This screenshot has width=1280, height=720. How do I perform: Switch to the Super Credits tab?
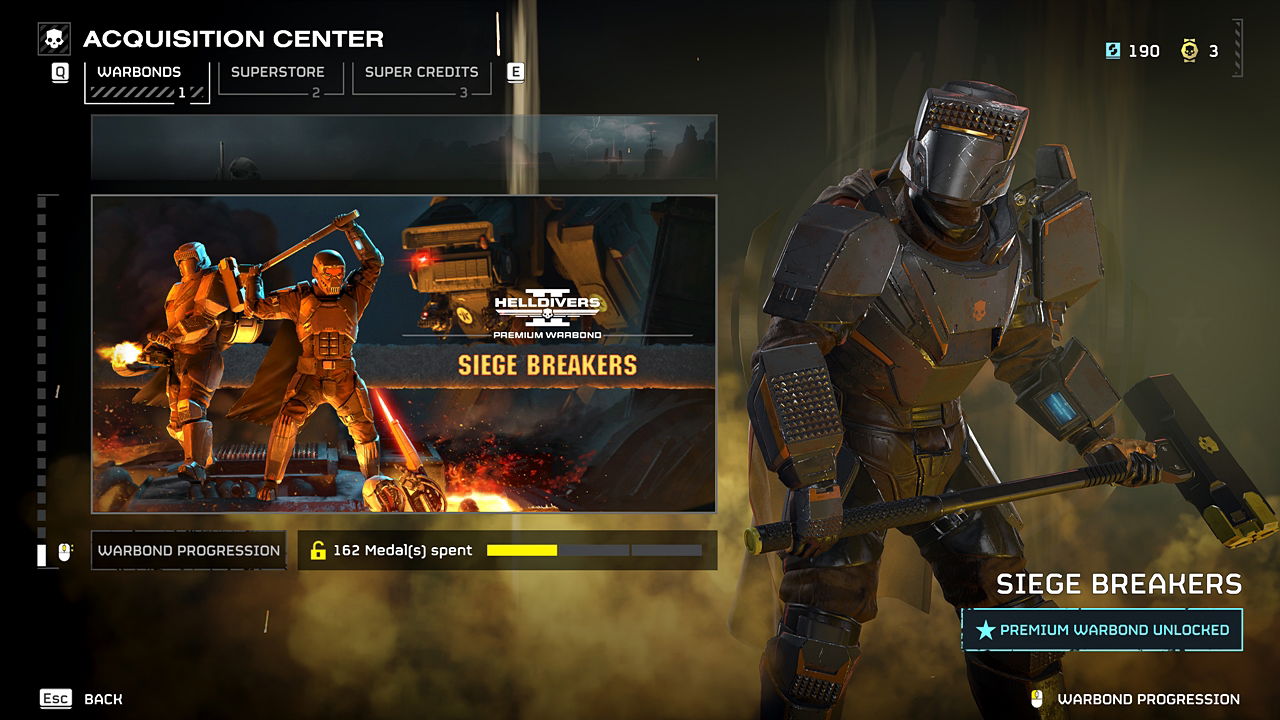coord(421,78)
